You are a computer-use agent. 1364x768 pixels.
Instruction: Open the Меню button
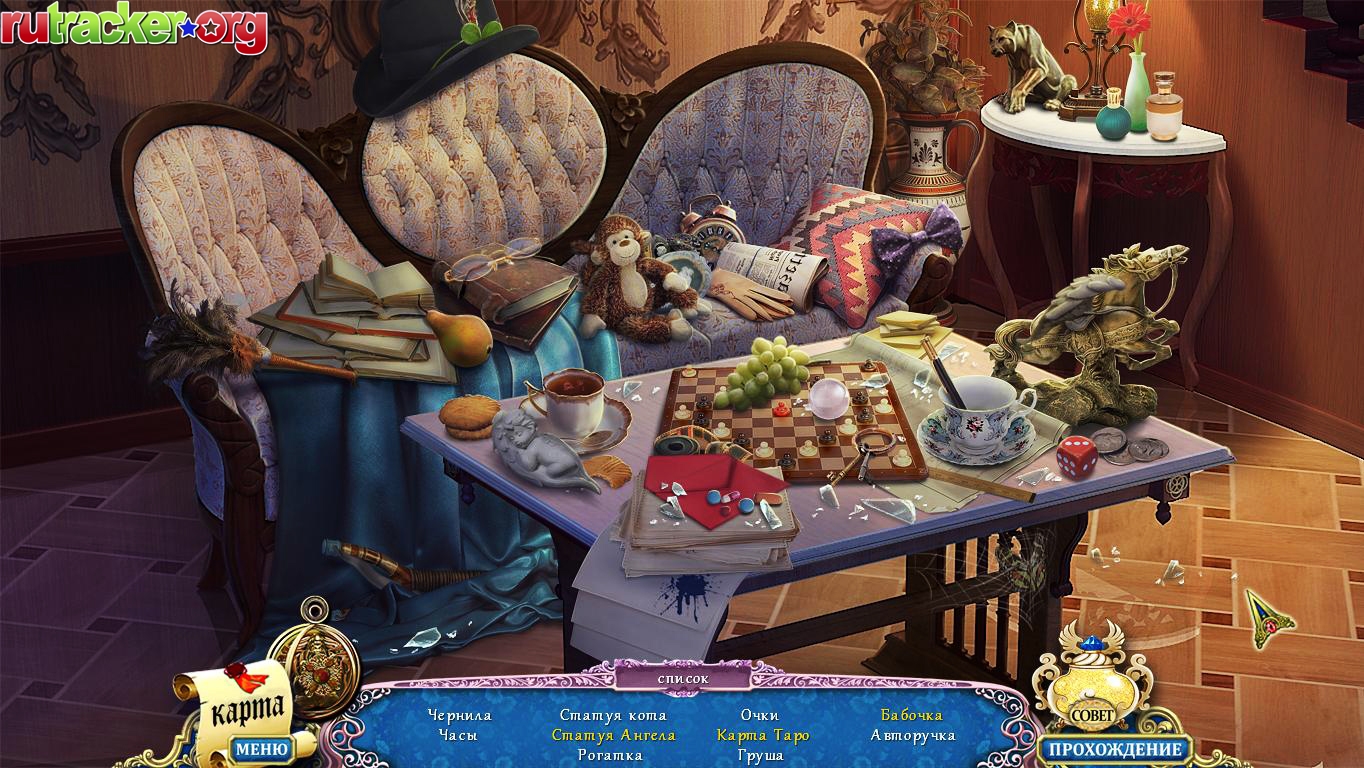(x=261, y=748)
